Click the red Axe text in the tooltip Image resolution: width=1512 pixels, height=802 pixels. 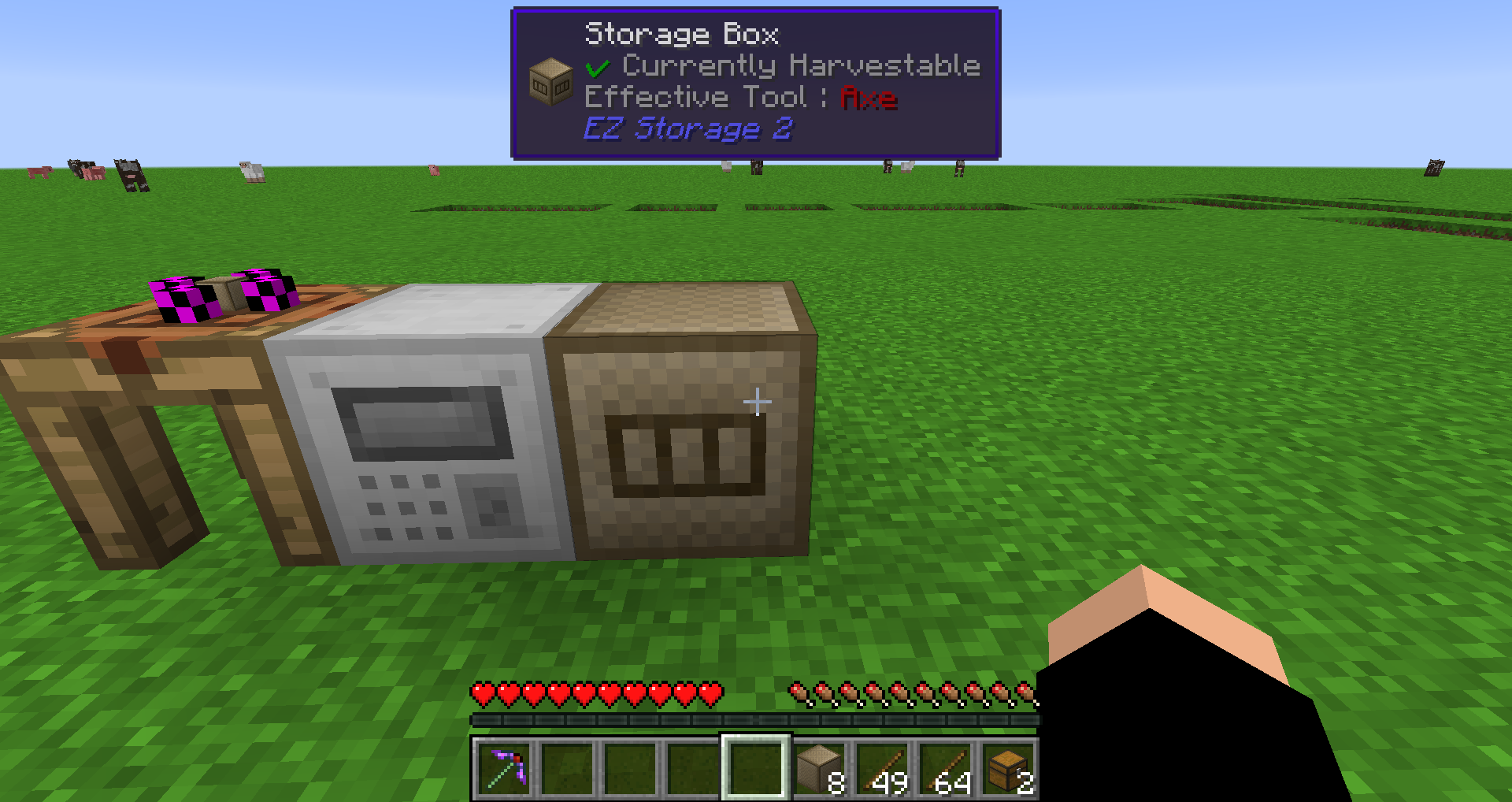[867, 98]
